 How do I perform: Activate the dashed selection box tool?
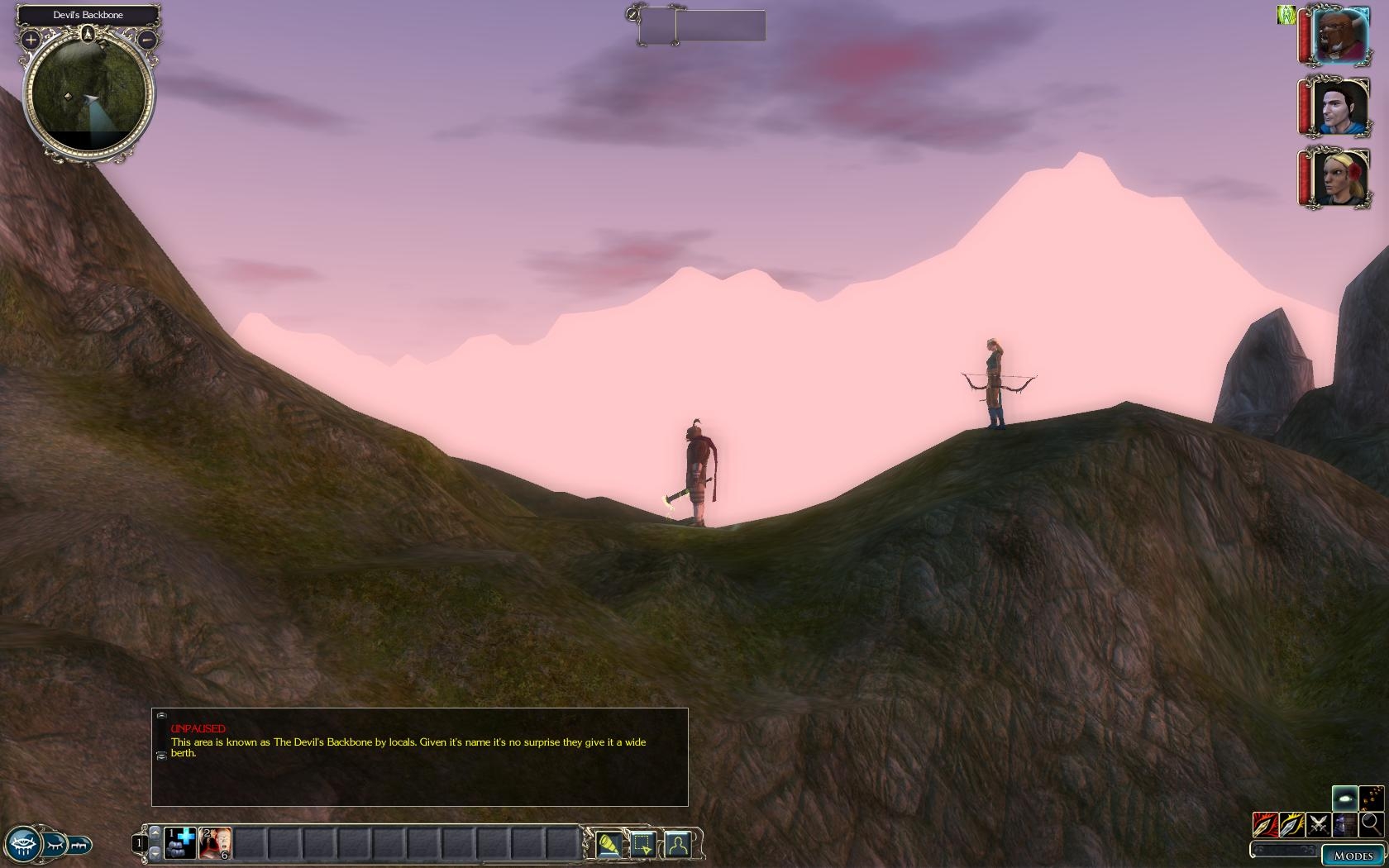(642, 844)
